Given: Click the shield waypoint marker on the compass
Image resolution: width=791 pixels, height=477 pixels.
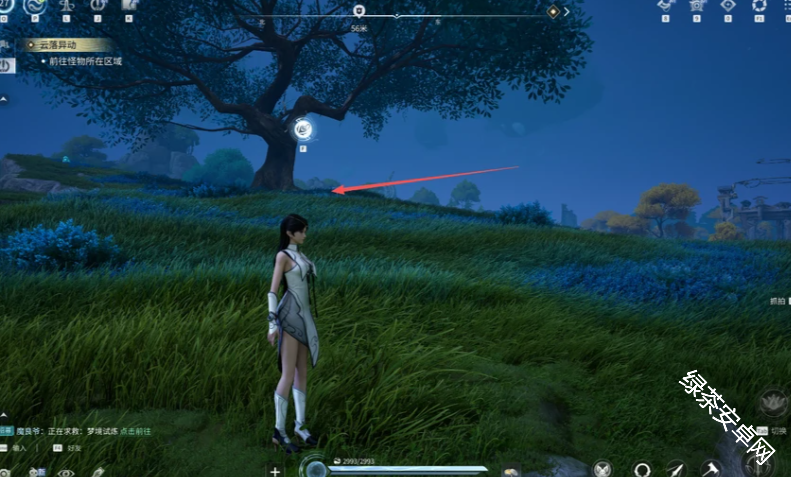Looking at the screenshot, I should coord(359,11).
